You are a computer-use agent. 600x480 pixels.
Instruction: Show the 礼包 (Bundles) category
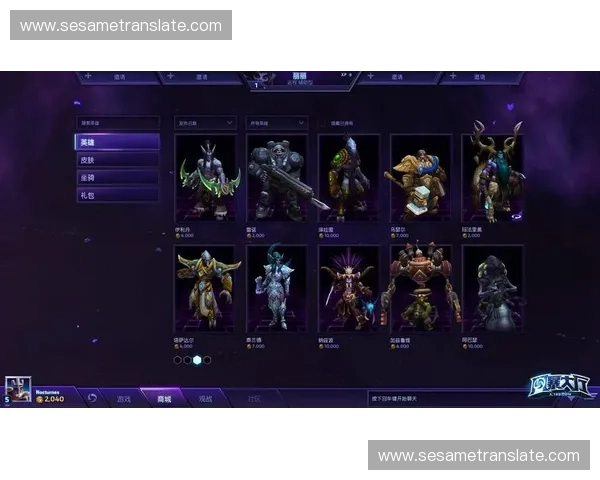click(x=117, y=195)
